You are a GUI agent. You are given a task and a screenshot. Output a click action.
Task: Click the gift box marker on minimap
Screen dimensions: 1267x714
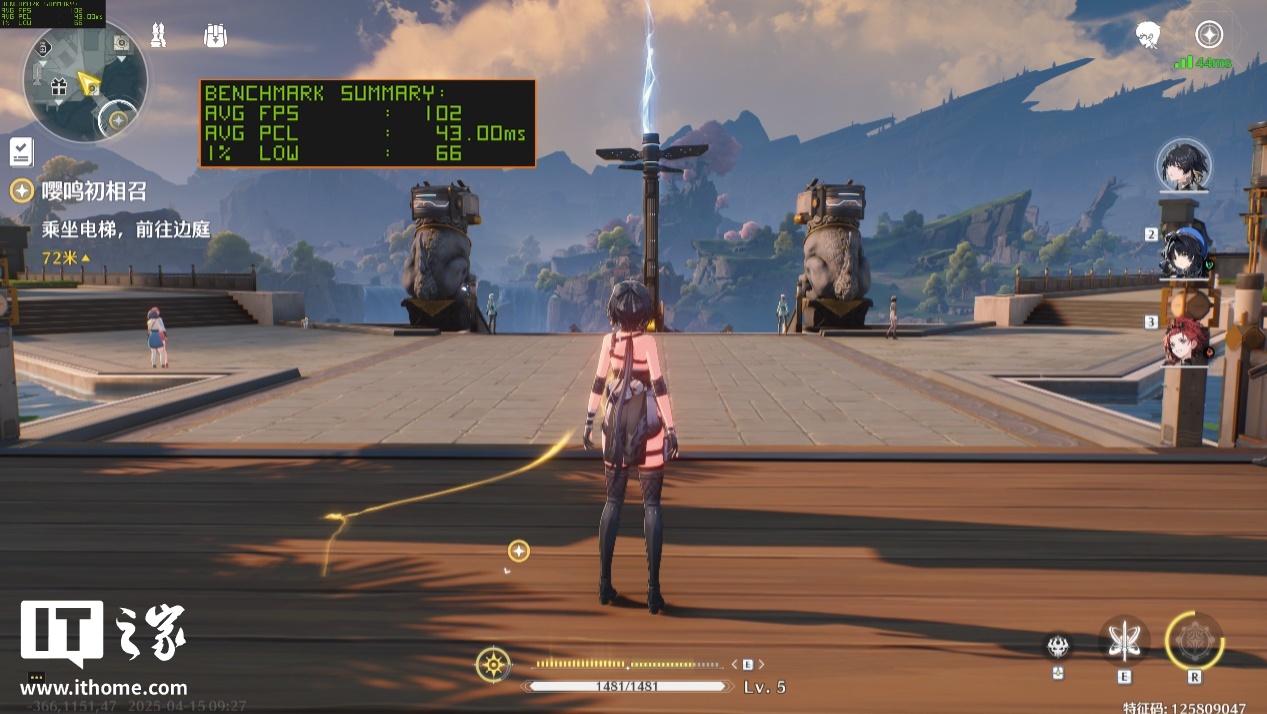tap(58, 87)
